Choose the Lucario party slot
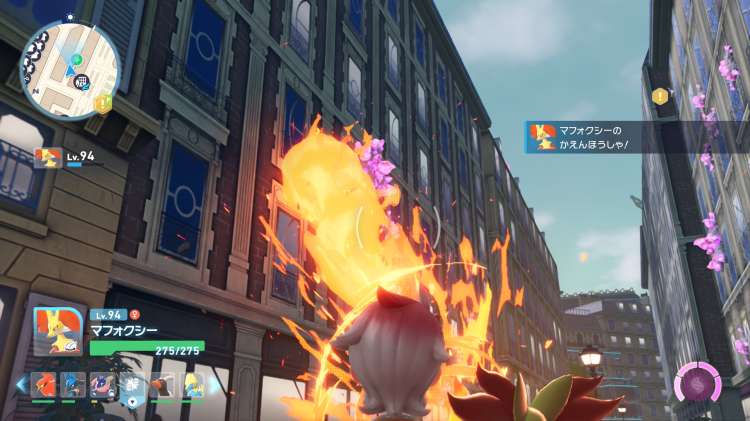 (73, 385)
